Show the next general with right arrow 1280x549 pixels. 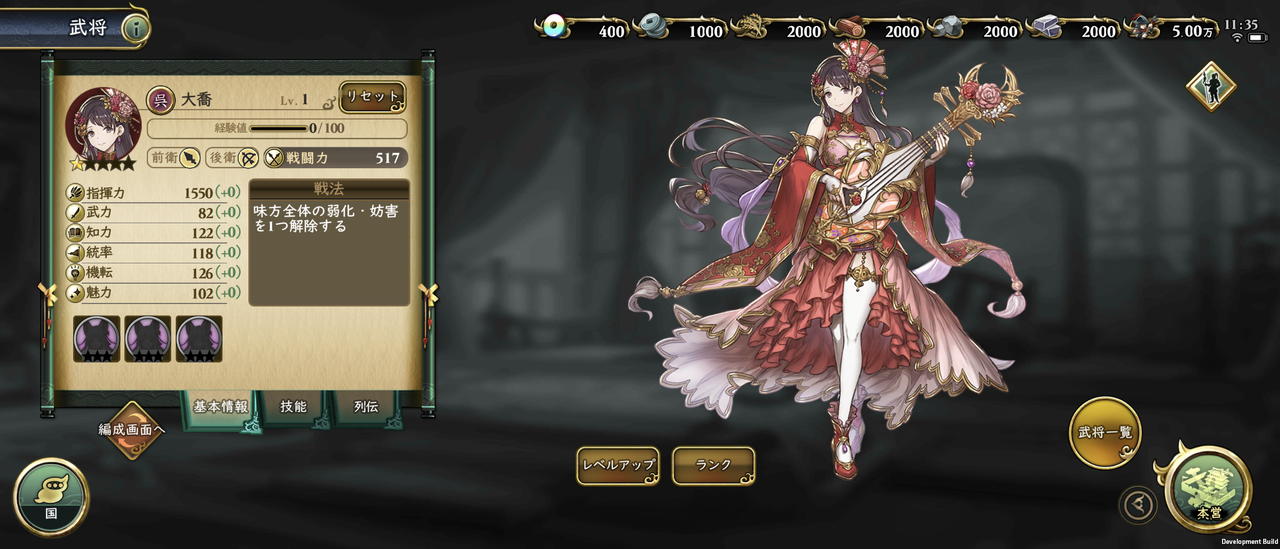(x=430, y=294)
